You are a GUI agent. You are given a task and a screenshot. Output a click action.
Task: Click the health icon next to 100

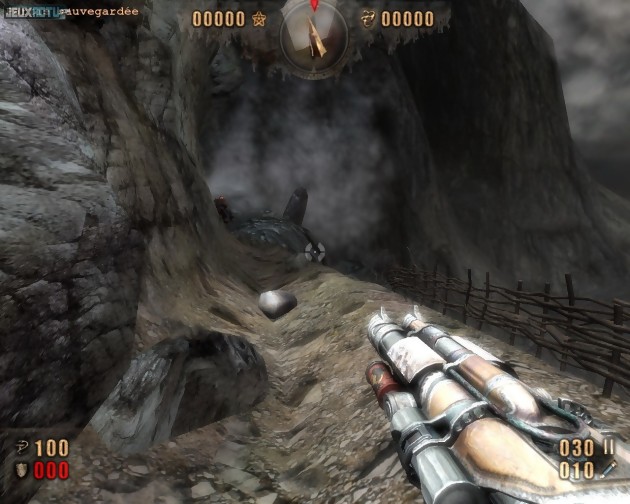[22, 448]
